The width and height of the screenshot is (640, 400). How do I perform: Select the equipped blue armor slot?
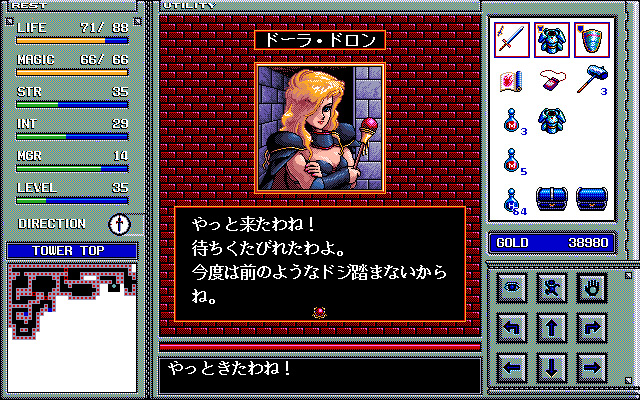(x=552, y=38)
